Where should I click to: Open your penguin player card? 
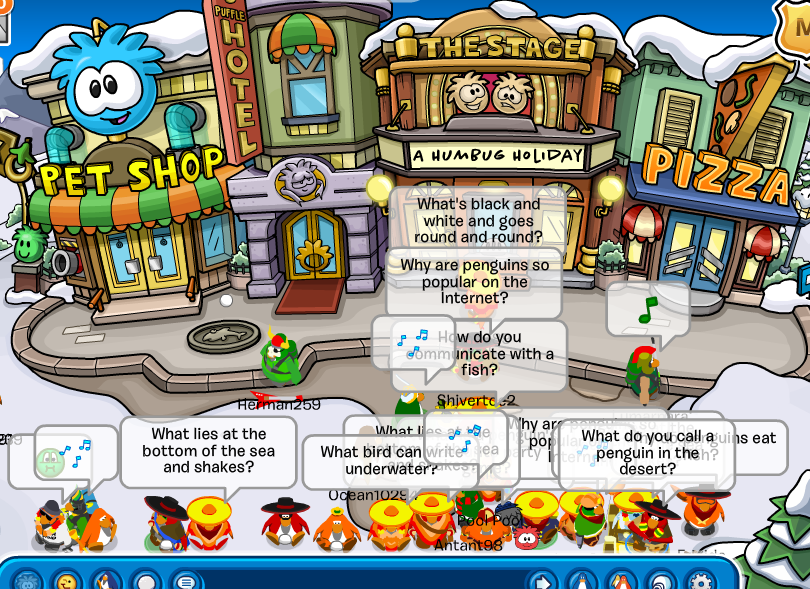(x=581, y=582)
